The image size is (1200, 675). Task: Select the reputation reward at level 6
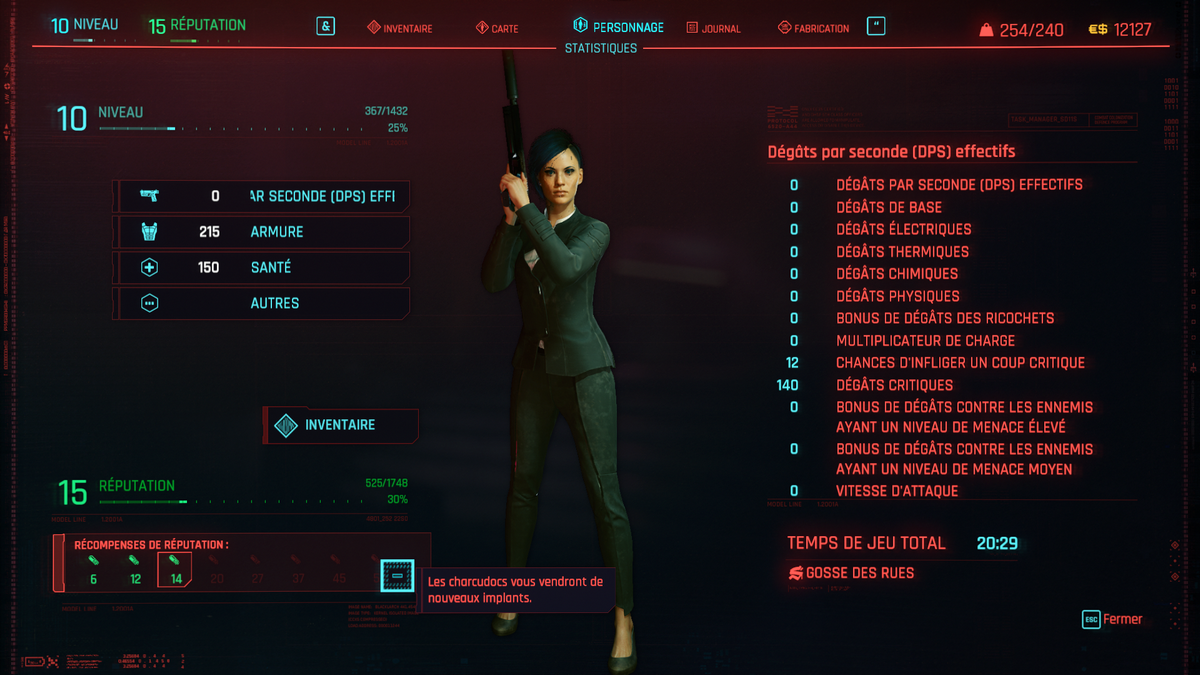pyautogui.click(x=94, y=569)
